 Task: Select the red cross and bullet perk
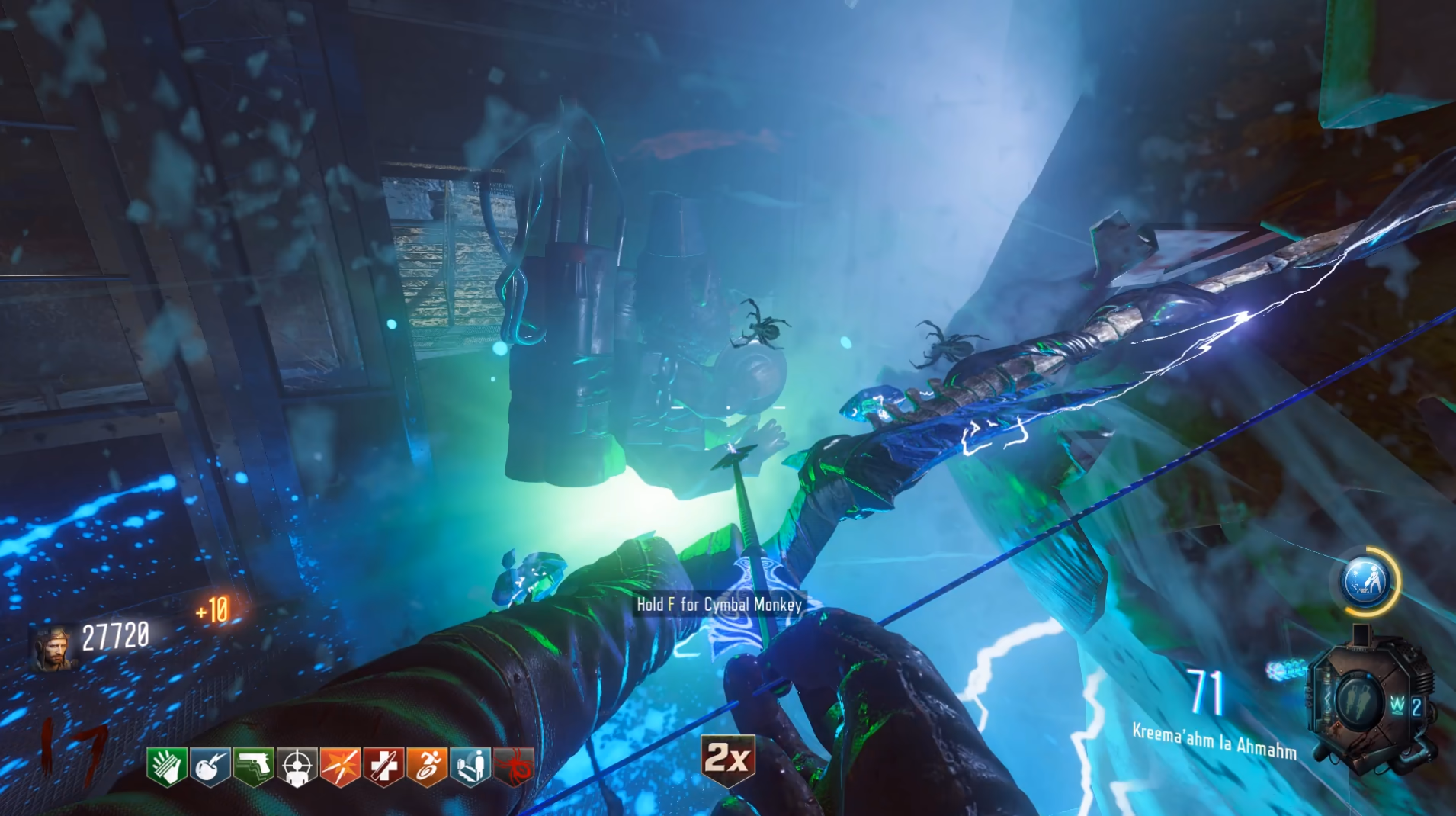pos(383,766)
